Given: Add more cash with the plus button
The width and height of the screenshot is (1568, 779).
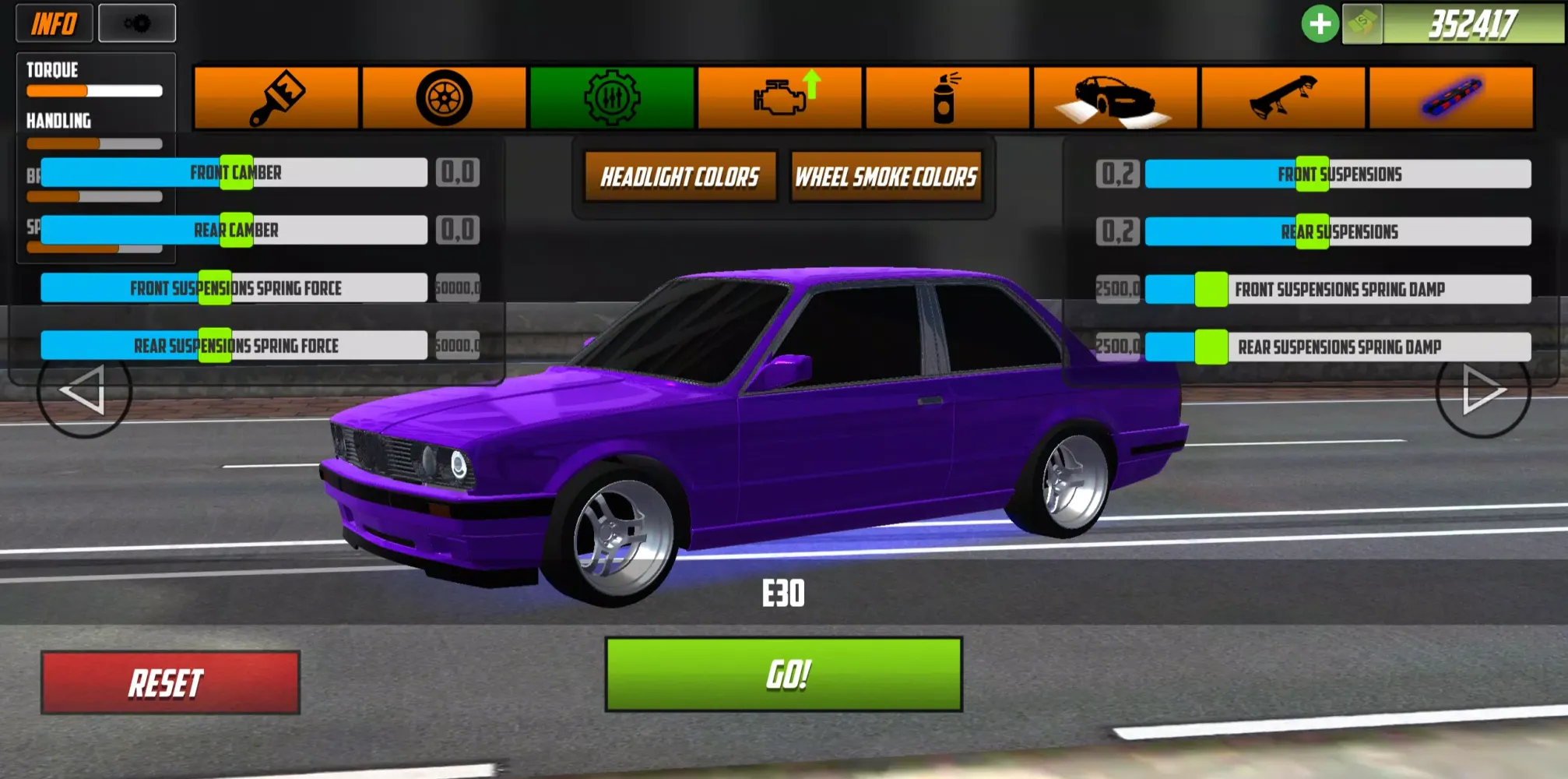Looking at the screenshot, I should click(x=1320, y=24).
